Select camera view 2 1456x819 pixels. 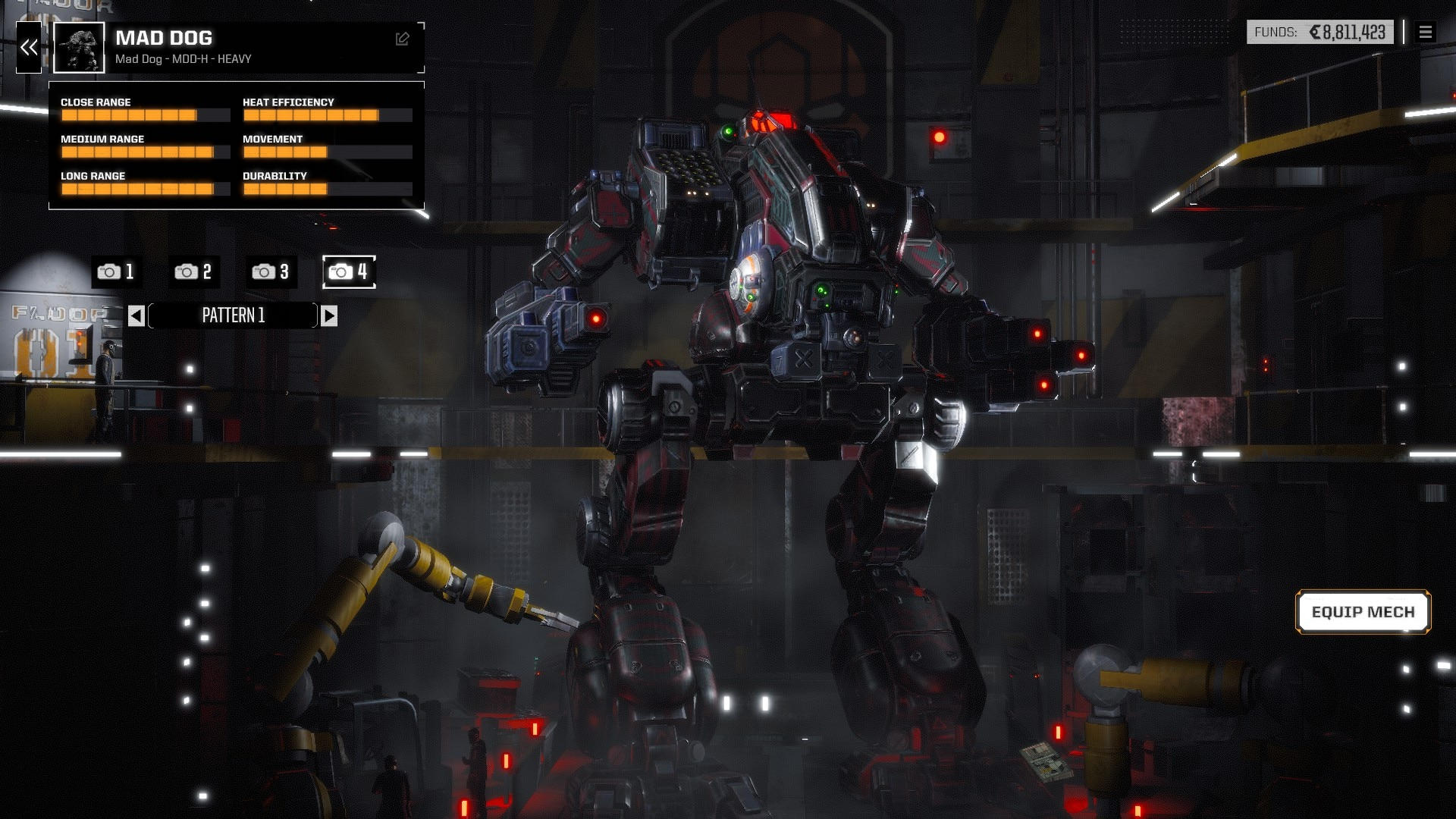(x=193, y=271)
